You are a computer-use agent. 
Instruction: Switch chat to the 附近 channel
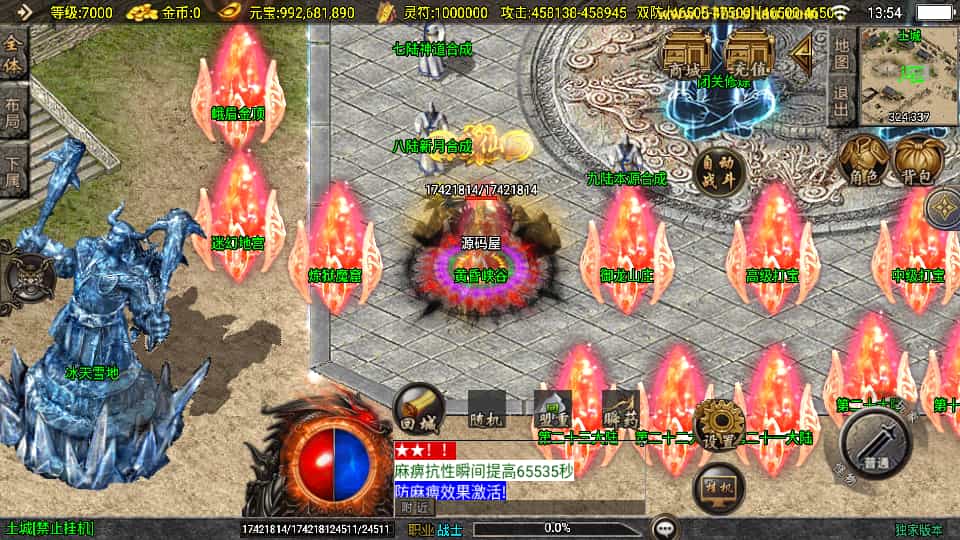tap(414, 508)
